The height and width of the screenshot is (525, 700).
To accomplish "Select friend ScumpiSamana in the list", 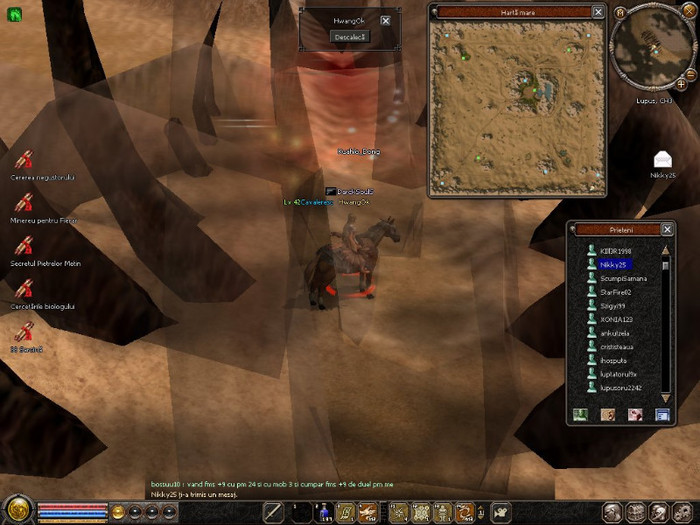I will pyautogui.click(x=623, y=278).
